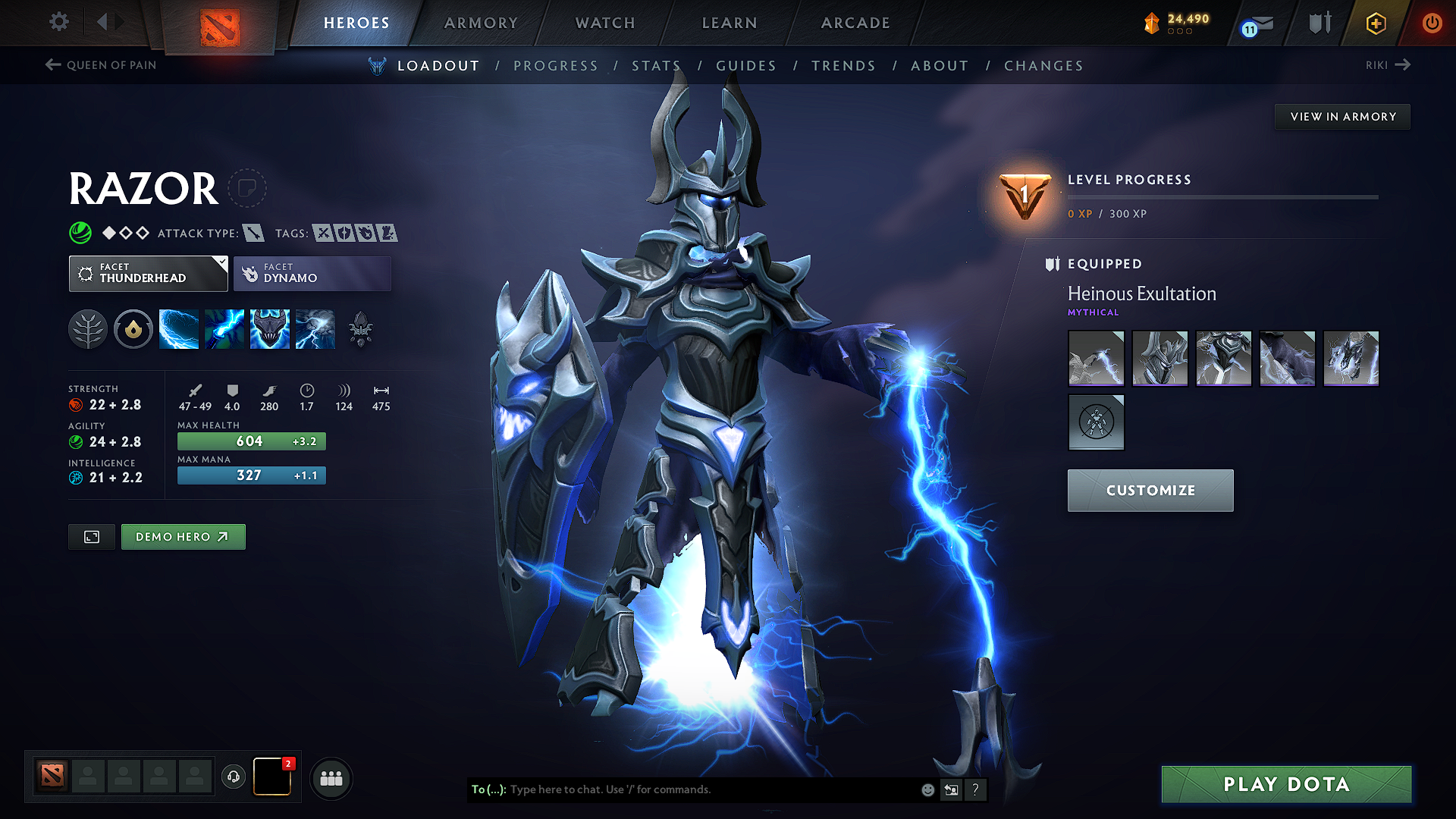Select the Thunderhead facet
Screen dimensions: 1456x819
coord(149,273)
